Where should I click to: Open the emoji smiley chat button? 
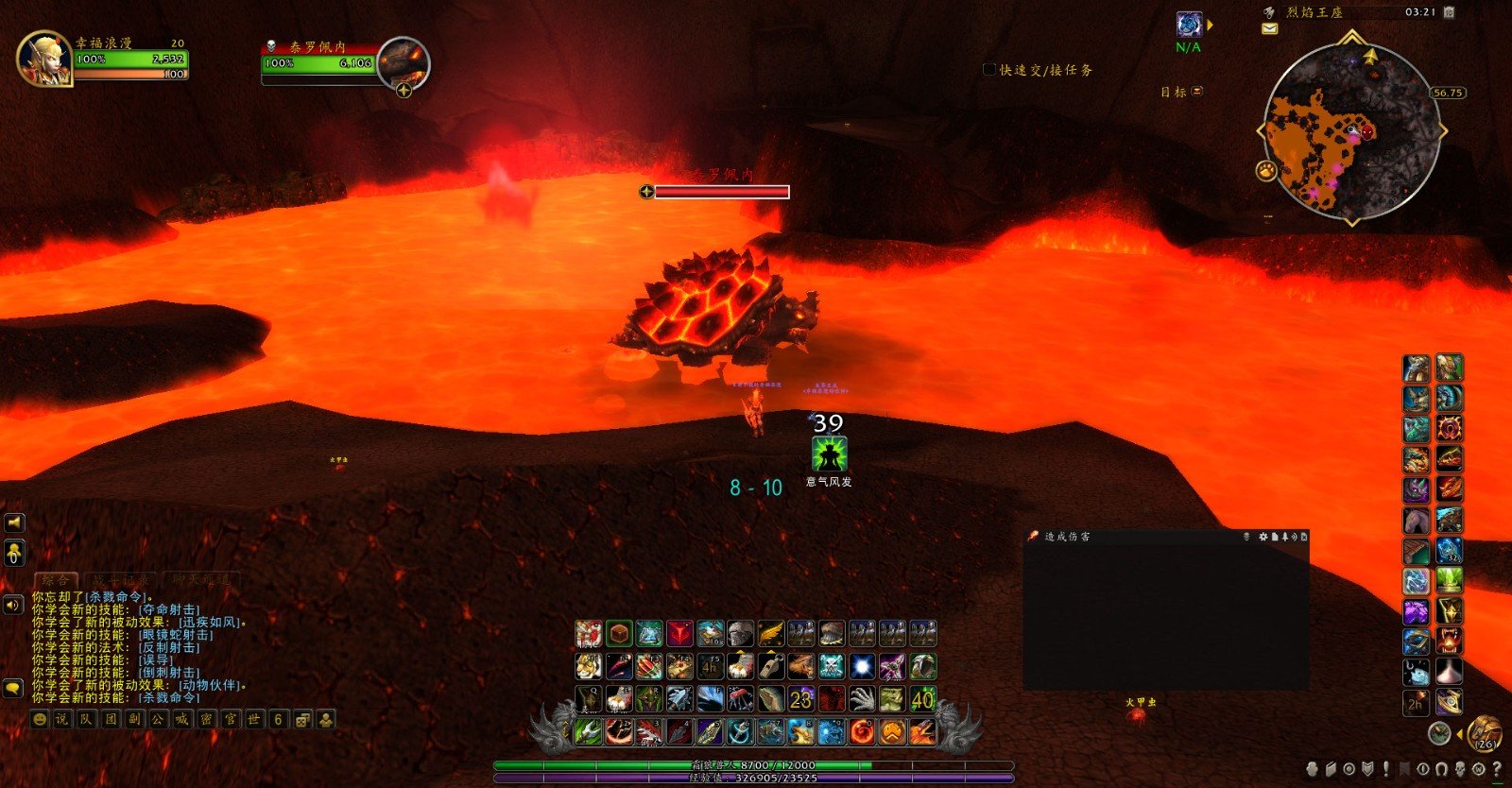coord(40,719)
